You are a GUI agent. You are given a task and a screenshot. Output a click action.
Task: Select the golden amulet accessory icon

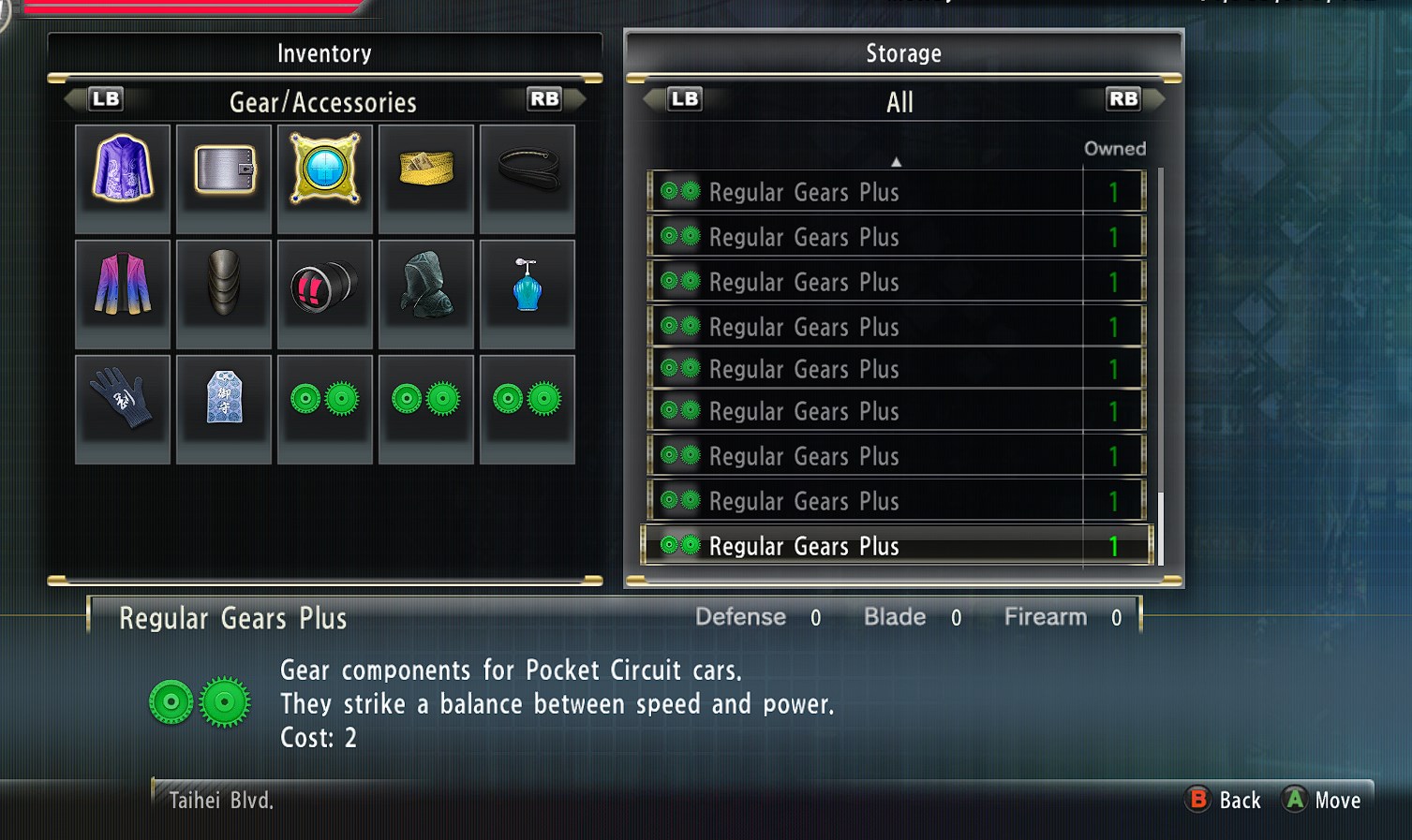pos(324,177)
